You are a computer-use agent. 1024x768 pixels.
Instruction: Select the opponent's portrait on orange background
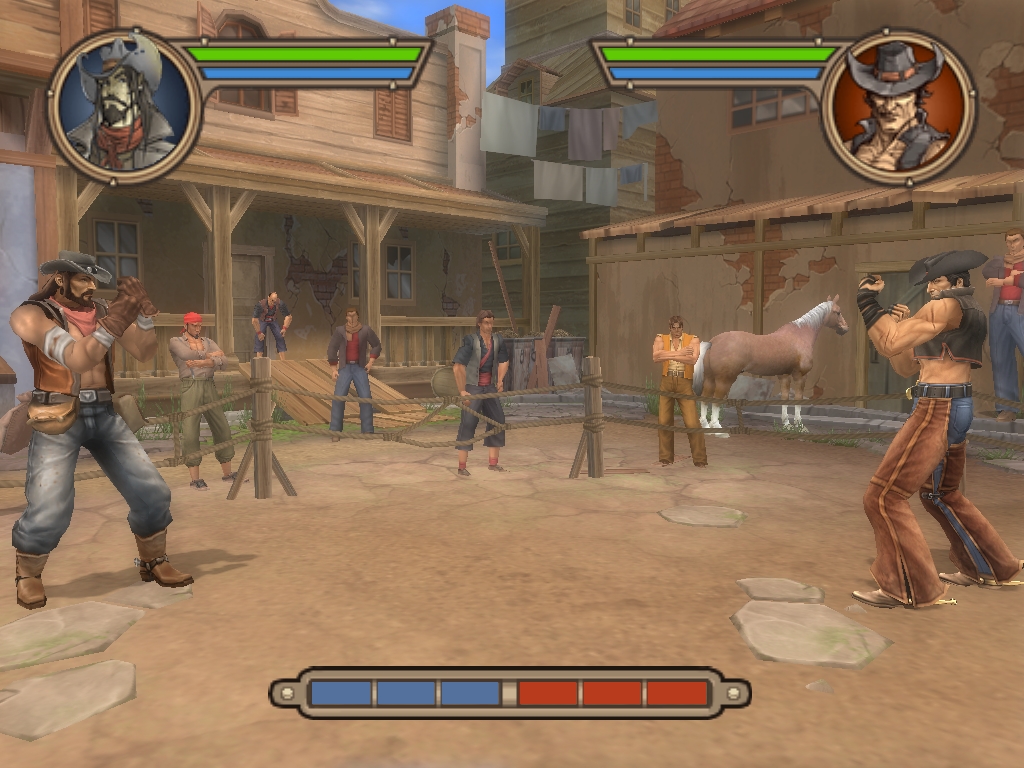(x=897, y=106)
